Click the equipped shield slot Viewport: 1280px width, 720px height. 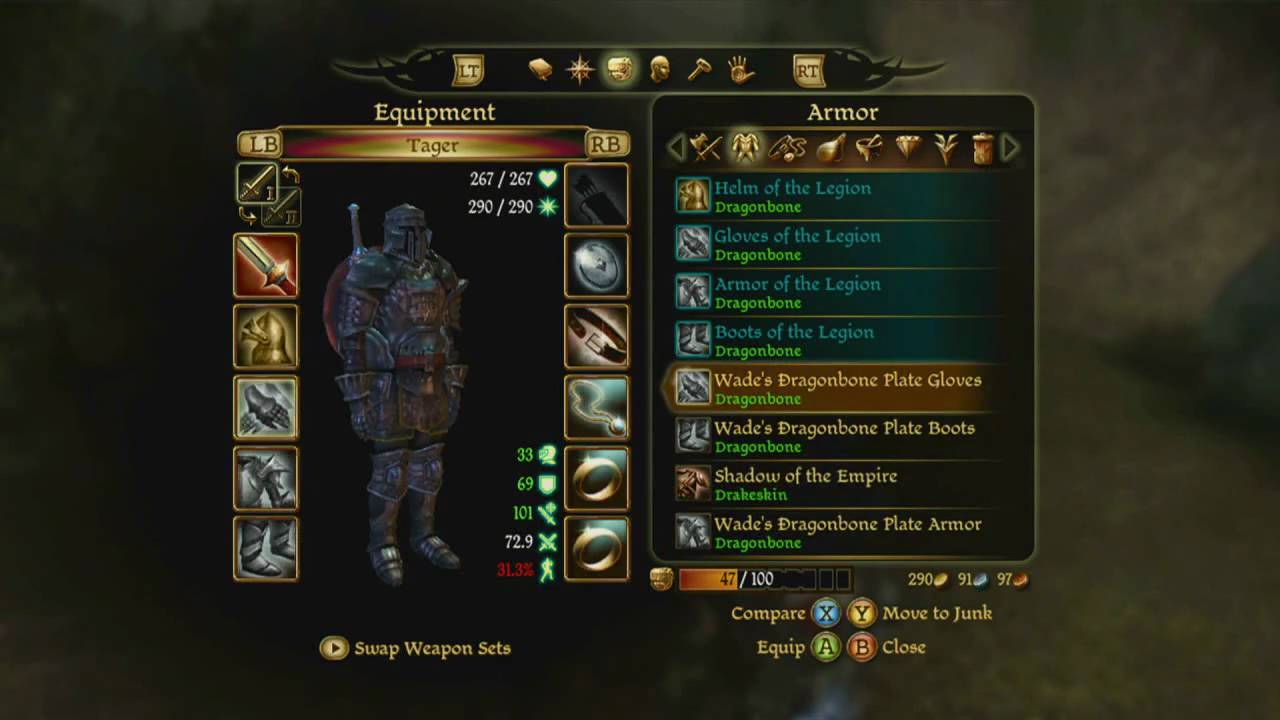point(597,266)
